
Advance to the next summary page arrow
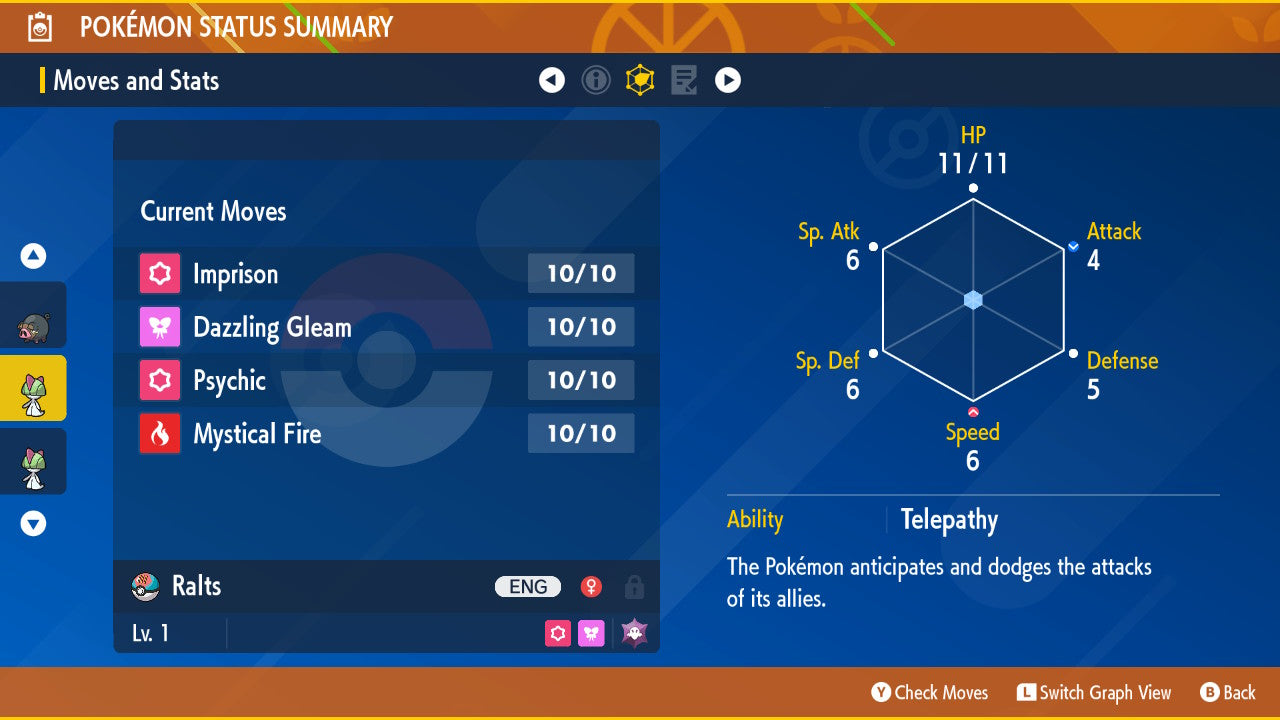728,80
